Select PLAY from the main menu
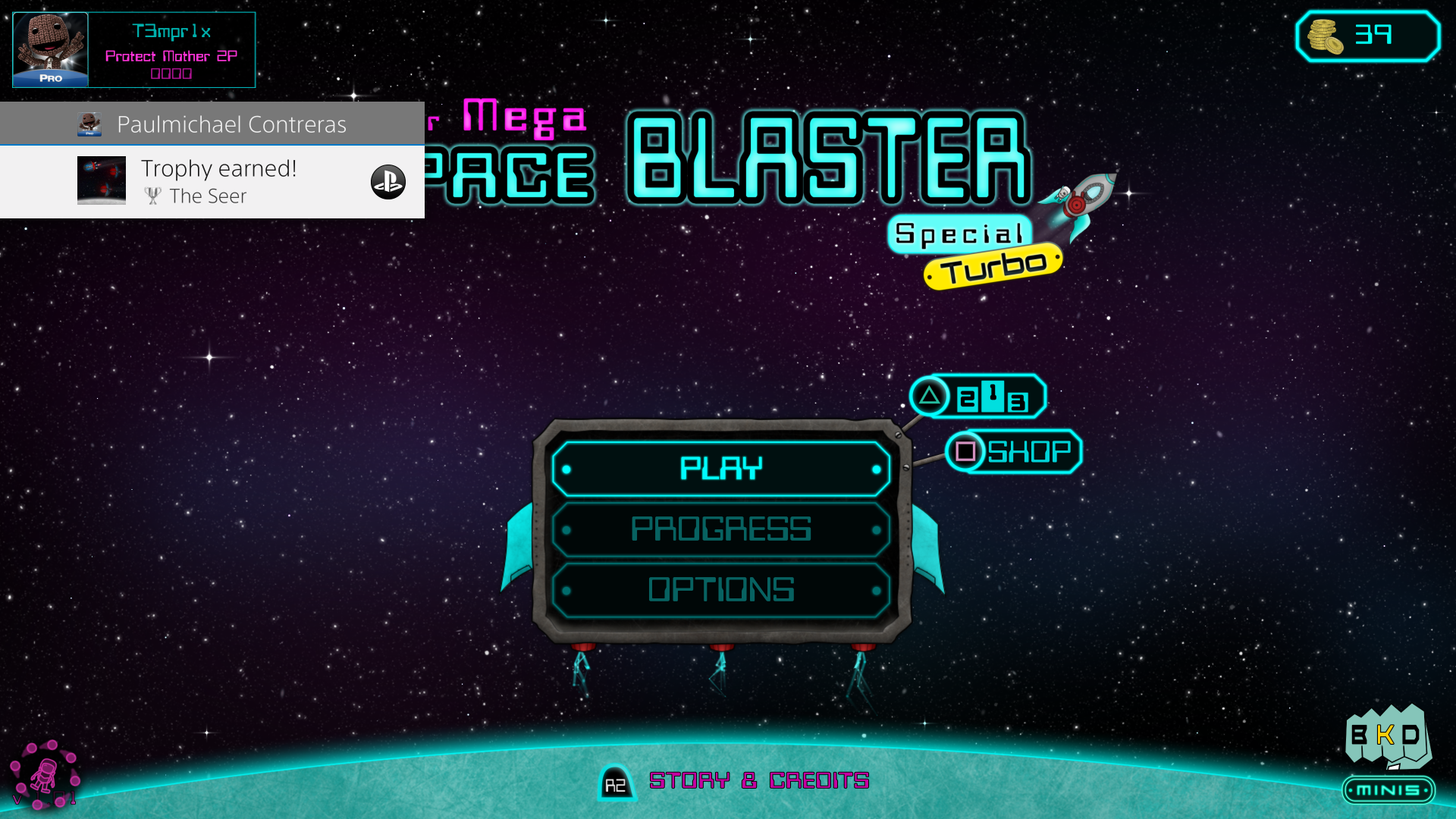This screenshot has width=1456, height=819. point(720,469)
